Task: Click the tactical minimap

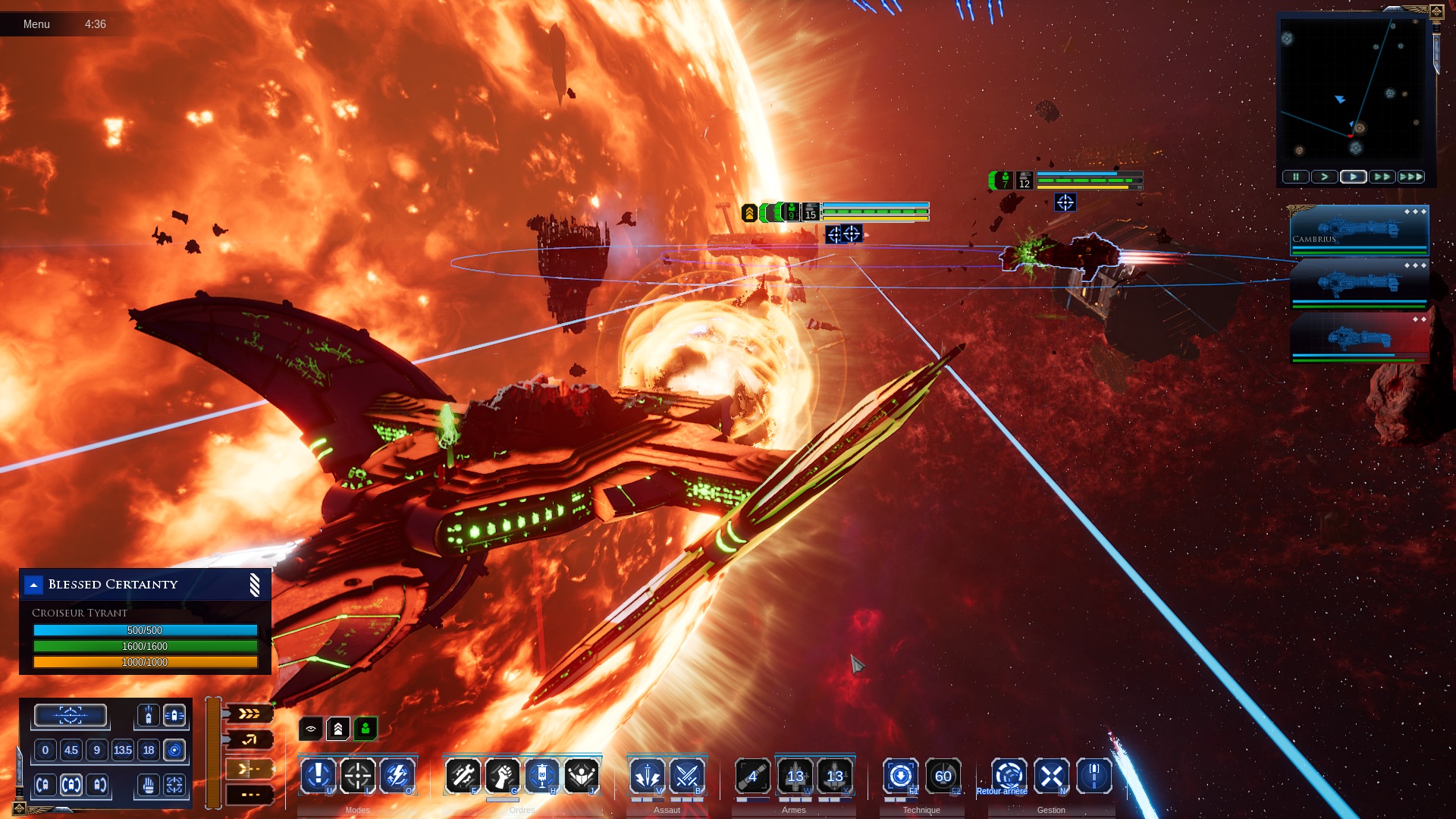Action: point(1353,89)
